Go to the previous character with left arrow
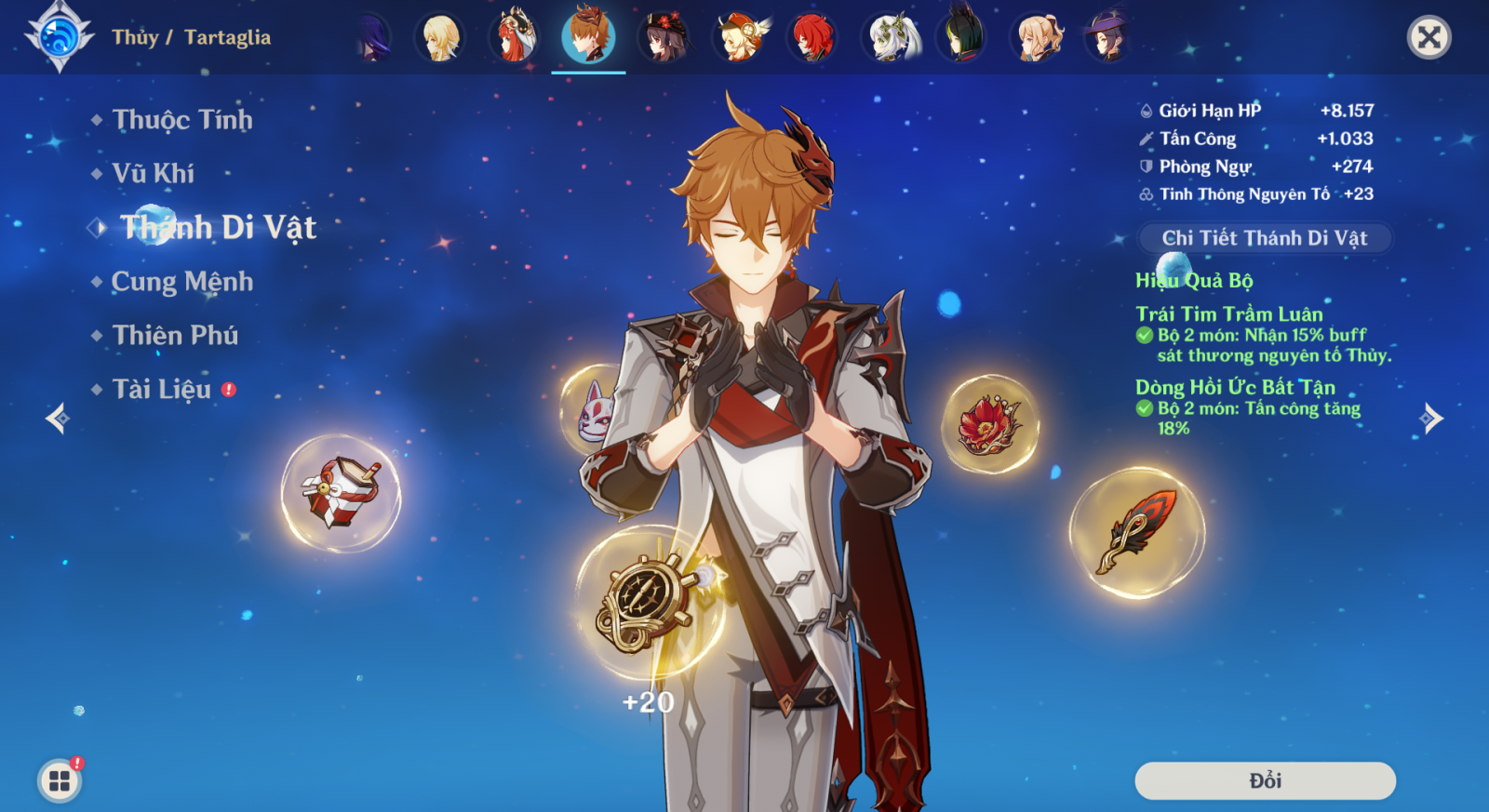 58,419
